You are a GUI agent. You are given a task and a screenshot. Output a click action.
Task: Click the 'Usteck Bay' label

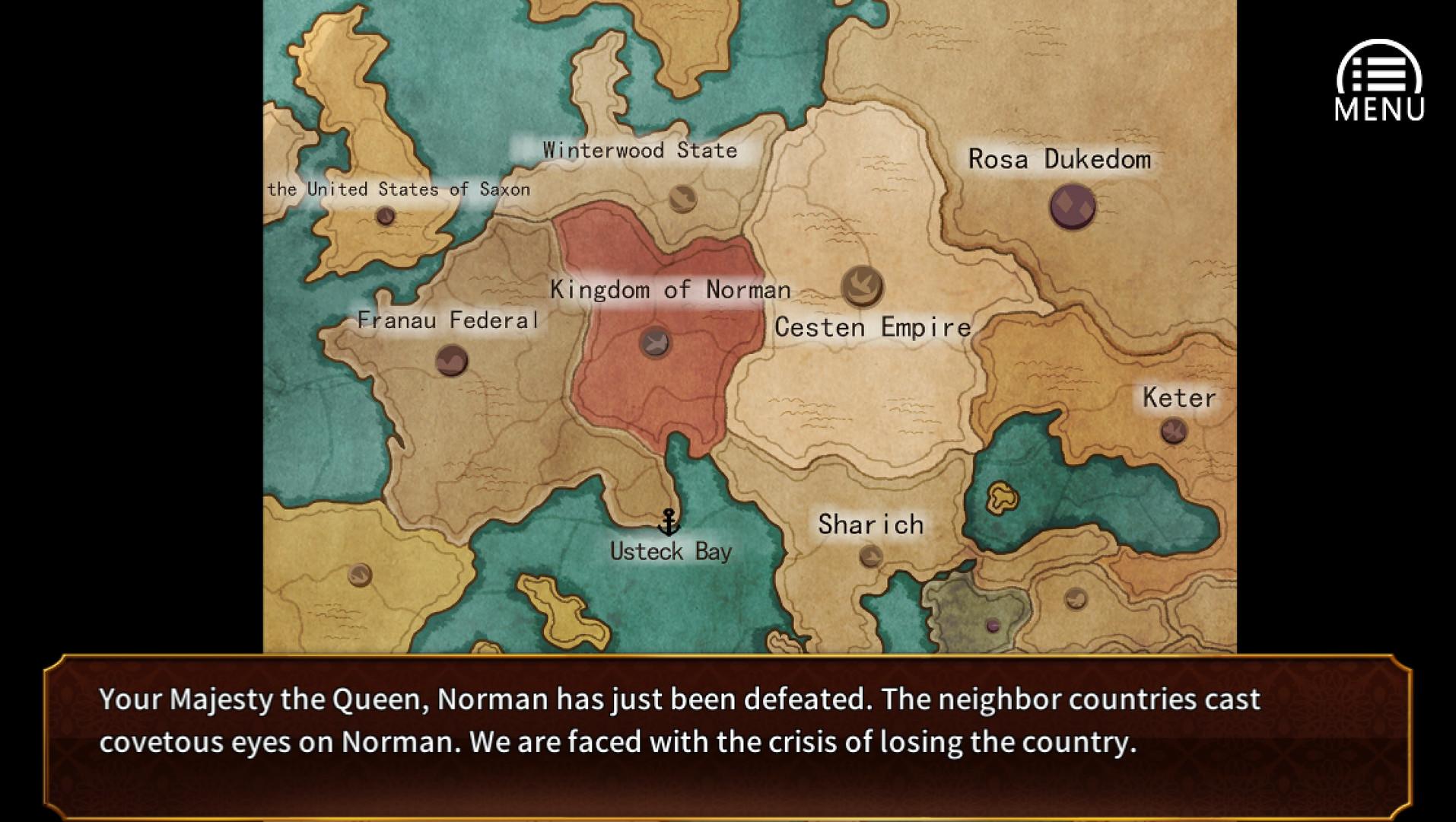pyautogui.click(x=672, y=551)
